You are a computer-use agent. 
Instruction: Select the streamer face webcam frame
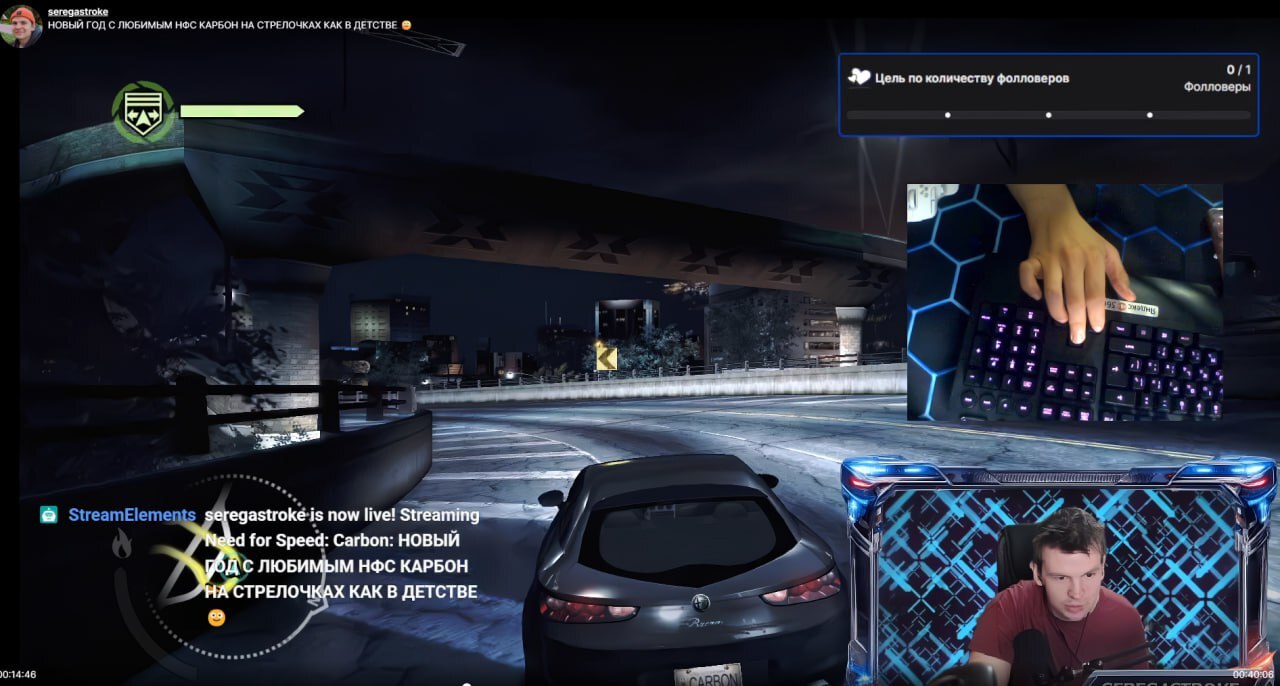pos(1060,575)
